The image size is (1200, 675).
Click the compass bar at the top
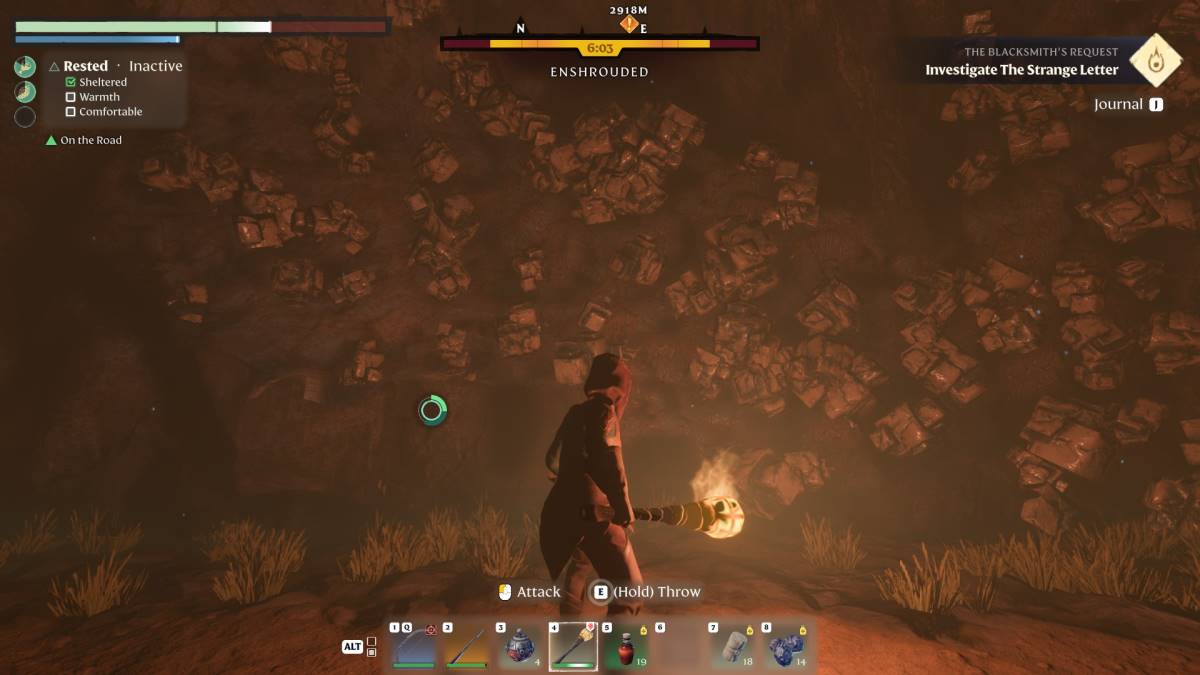(x=600, y=44)
